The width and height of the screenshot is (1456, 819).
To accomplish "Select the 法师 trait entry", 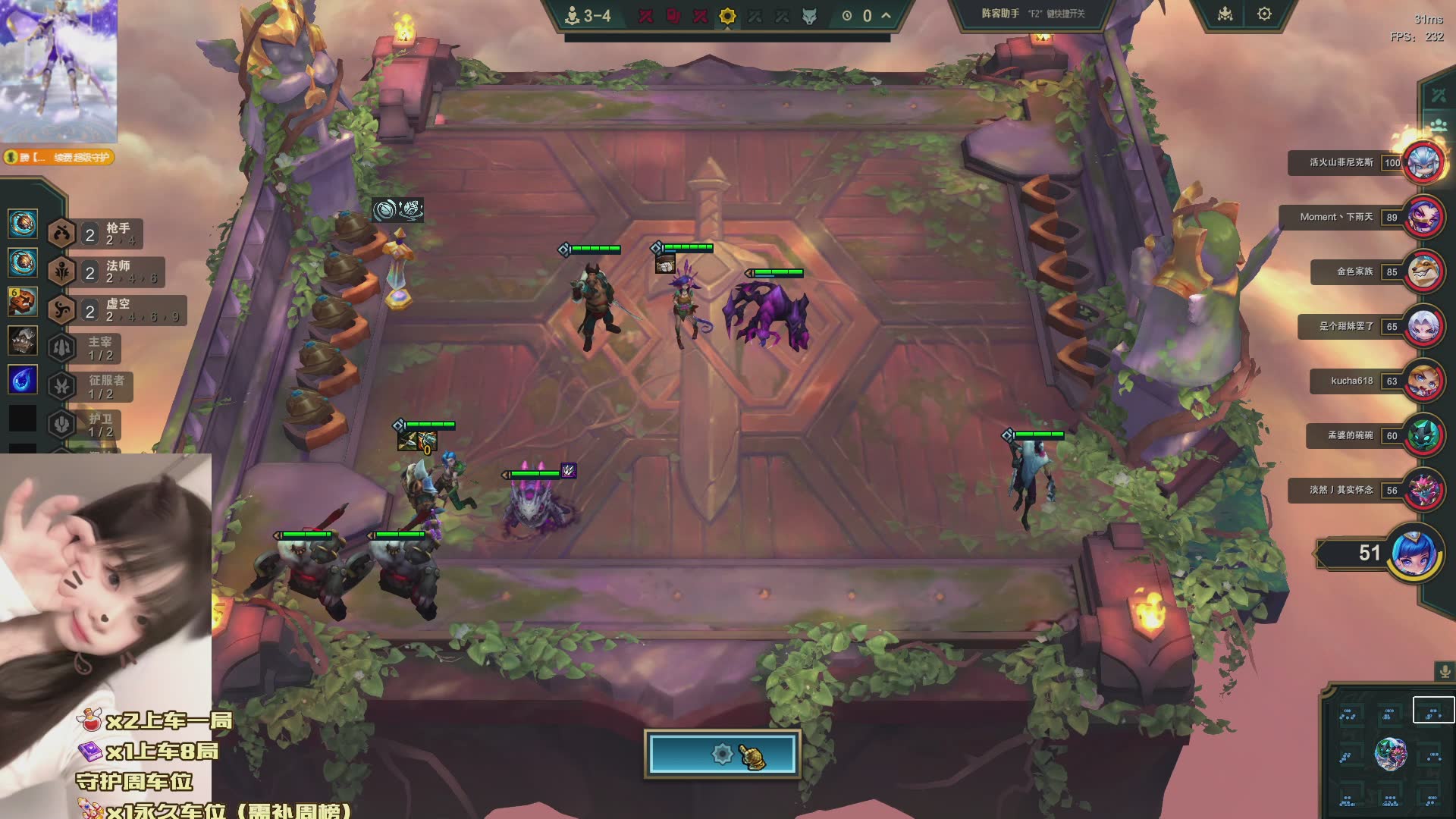I will (105, 271).
